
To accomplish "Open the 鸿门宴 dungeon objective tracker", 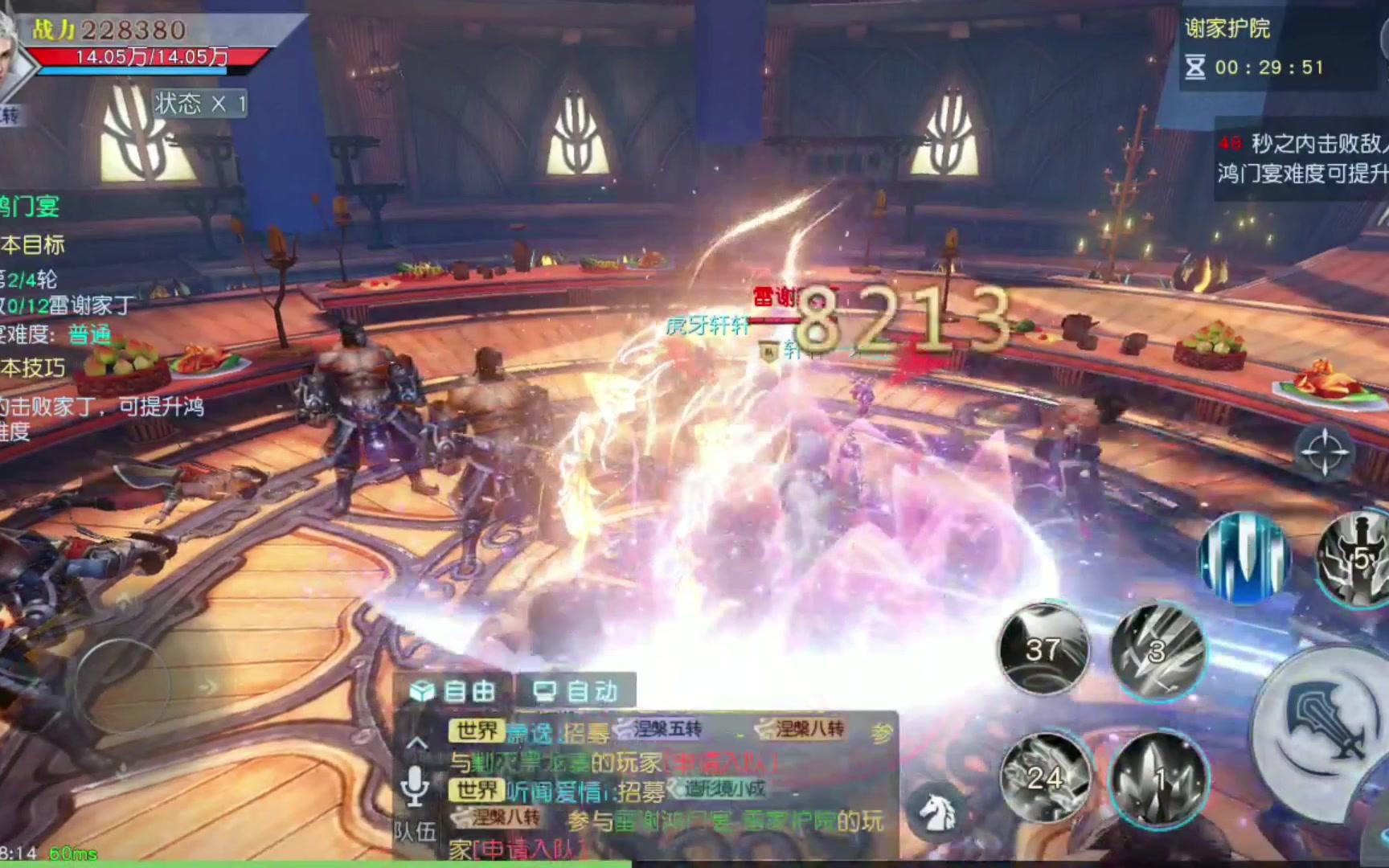I will [x=29, y=207].
